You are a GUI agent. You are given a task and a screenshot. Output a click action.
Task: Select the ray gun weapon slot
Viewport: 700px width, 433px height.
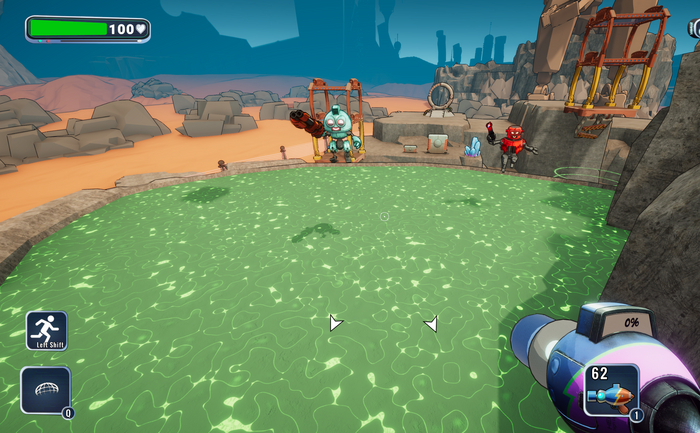coord(611,390)
